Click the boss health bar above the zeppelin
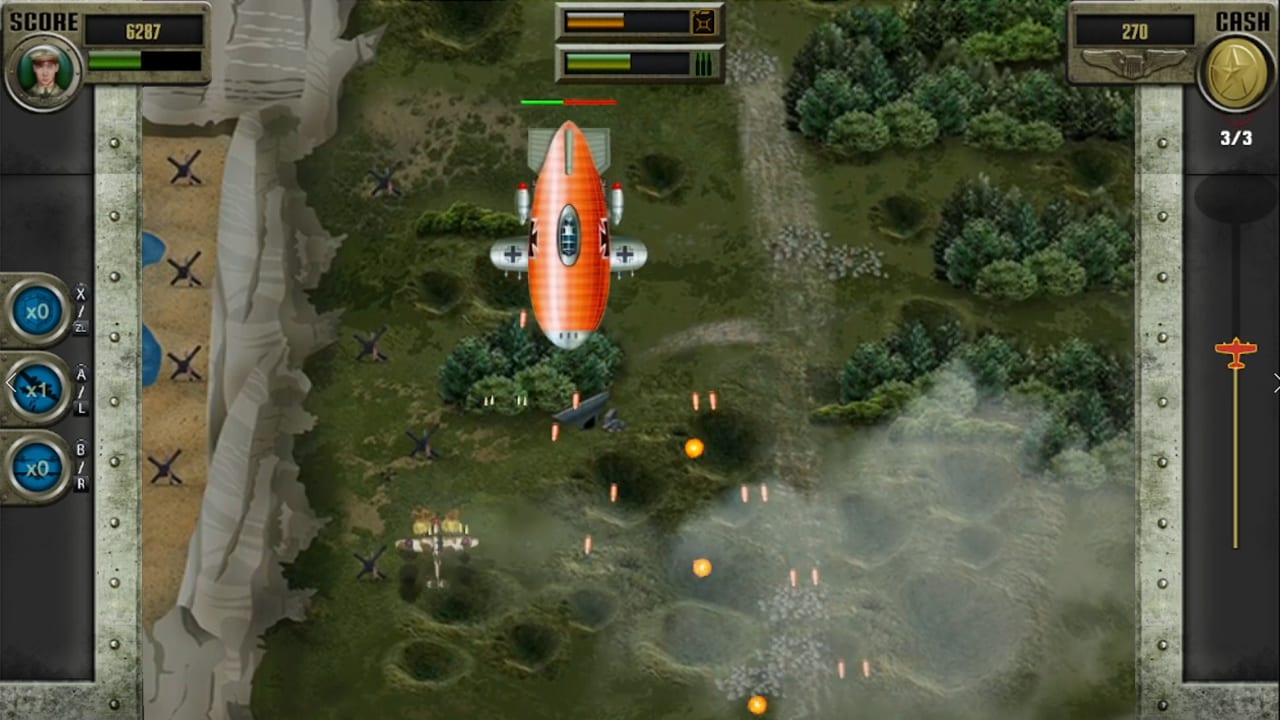 click(568, 101)
